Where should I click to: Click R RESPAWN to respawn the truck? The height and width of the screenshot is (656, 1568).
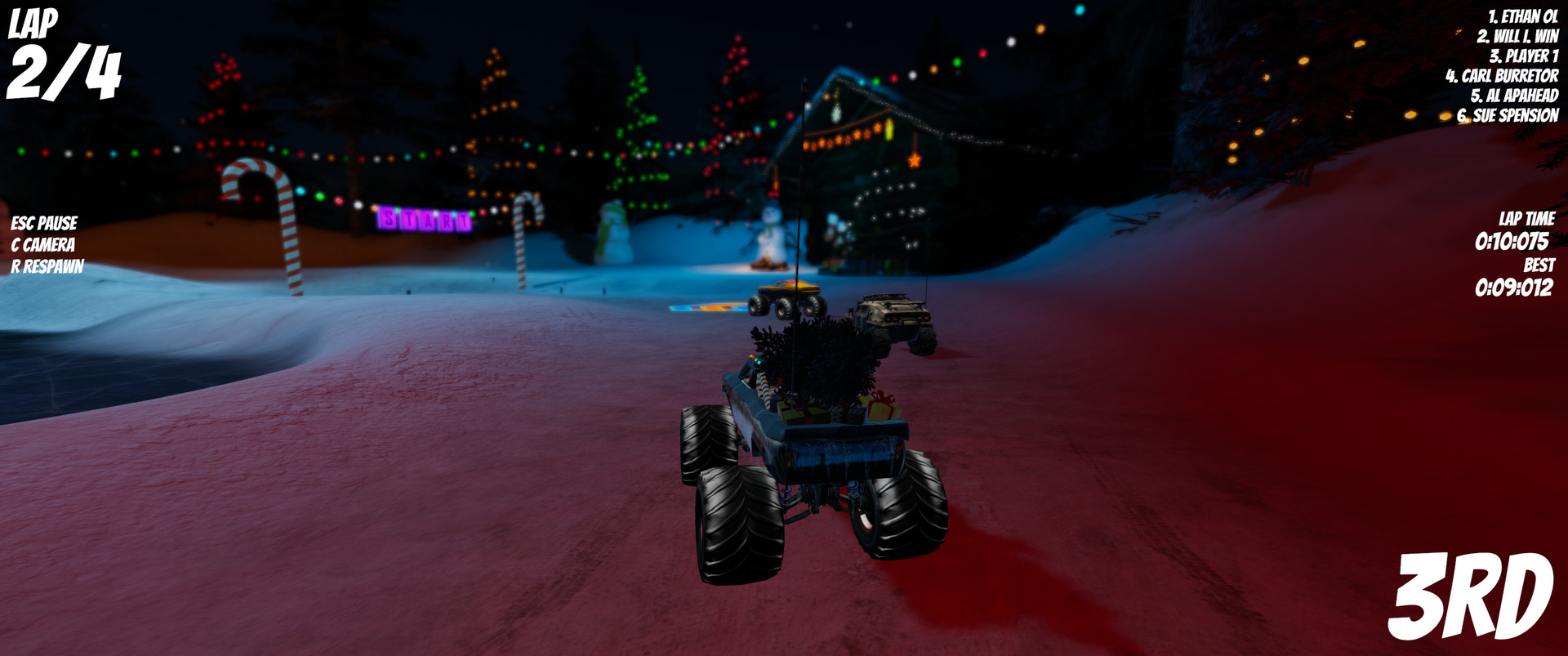pos(47,266)
